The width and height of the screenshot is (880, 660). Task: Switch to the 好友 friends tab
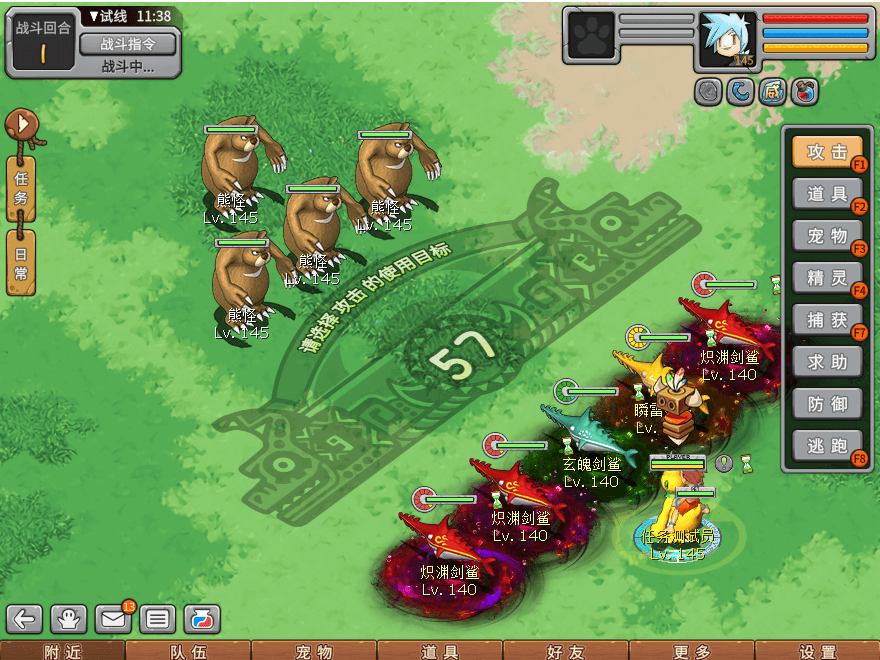tap(565, 651)
